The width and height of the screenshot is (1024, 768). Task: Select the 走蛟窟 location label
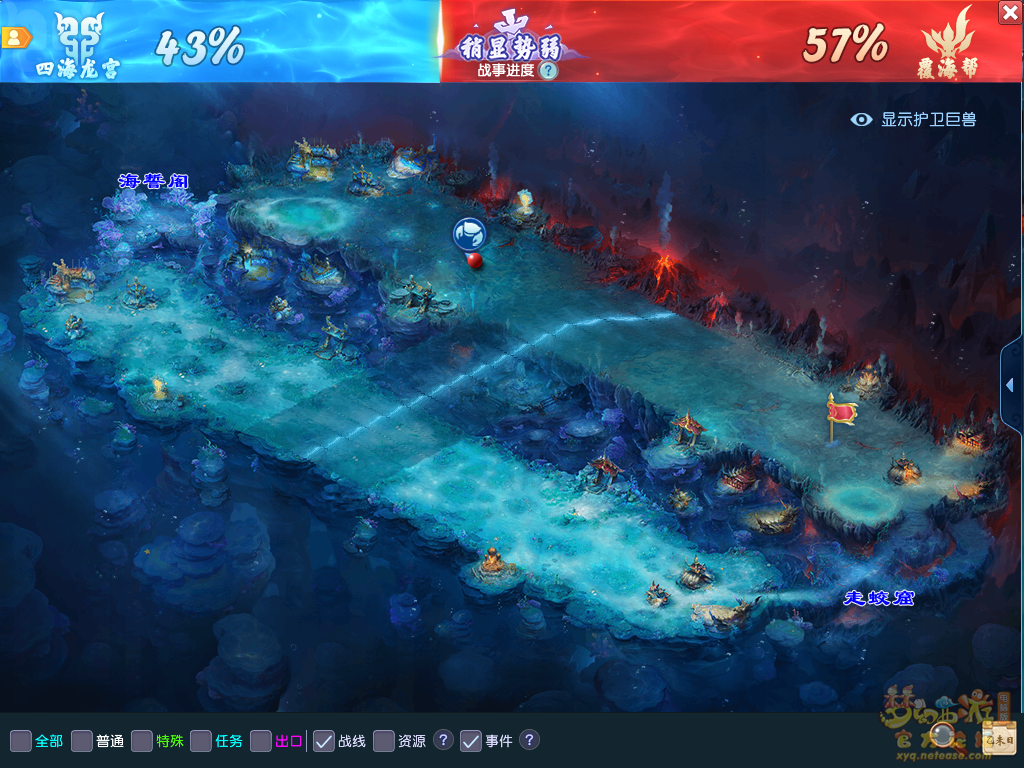(878, 598)
